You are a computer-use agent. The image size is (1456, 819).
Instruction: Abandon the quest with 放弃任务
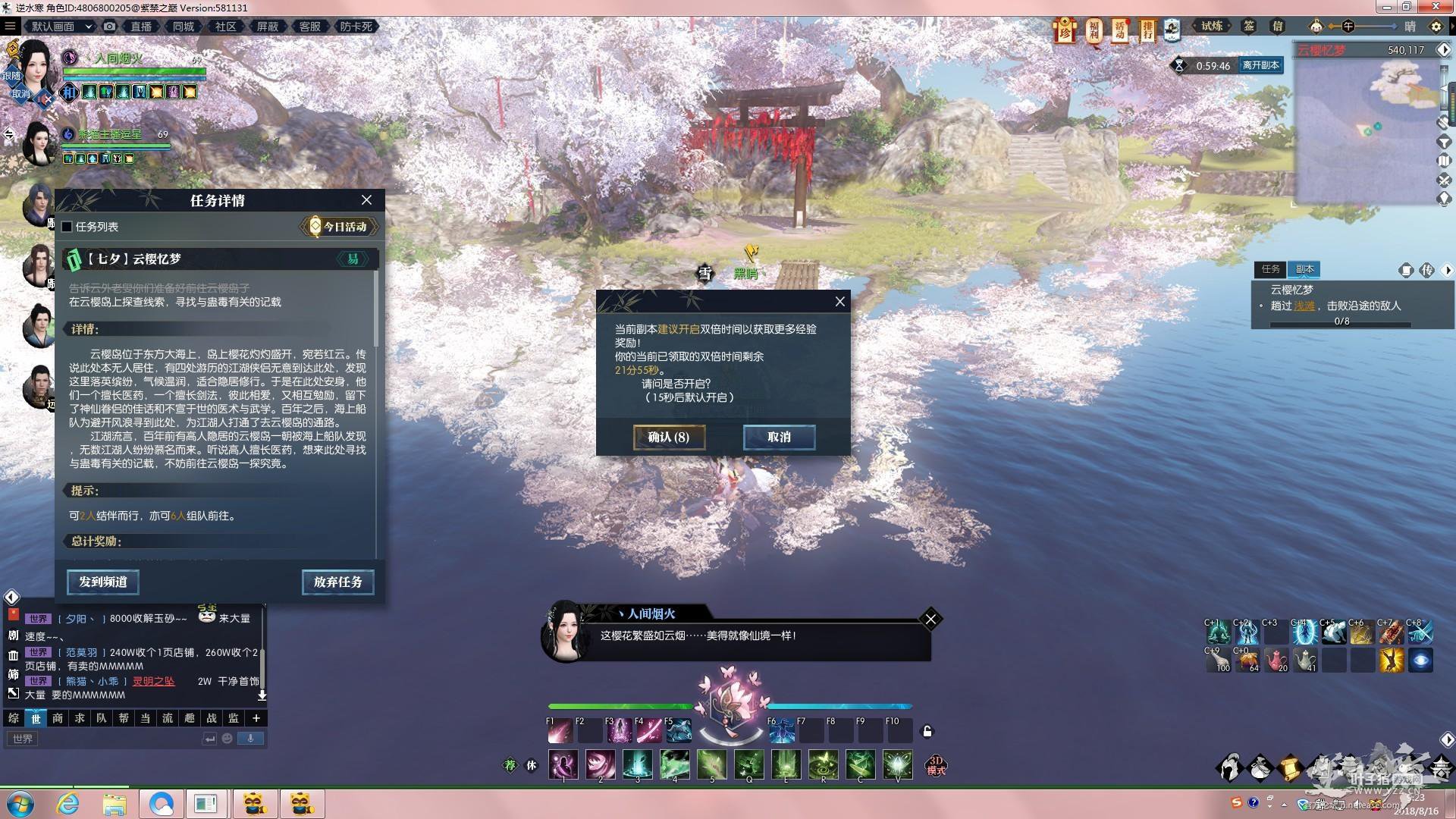(337, 582)
